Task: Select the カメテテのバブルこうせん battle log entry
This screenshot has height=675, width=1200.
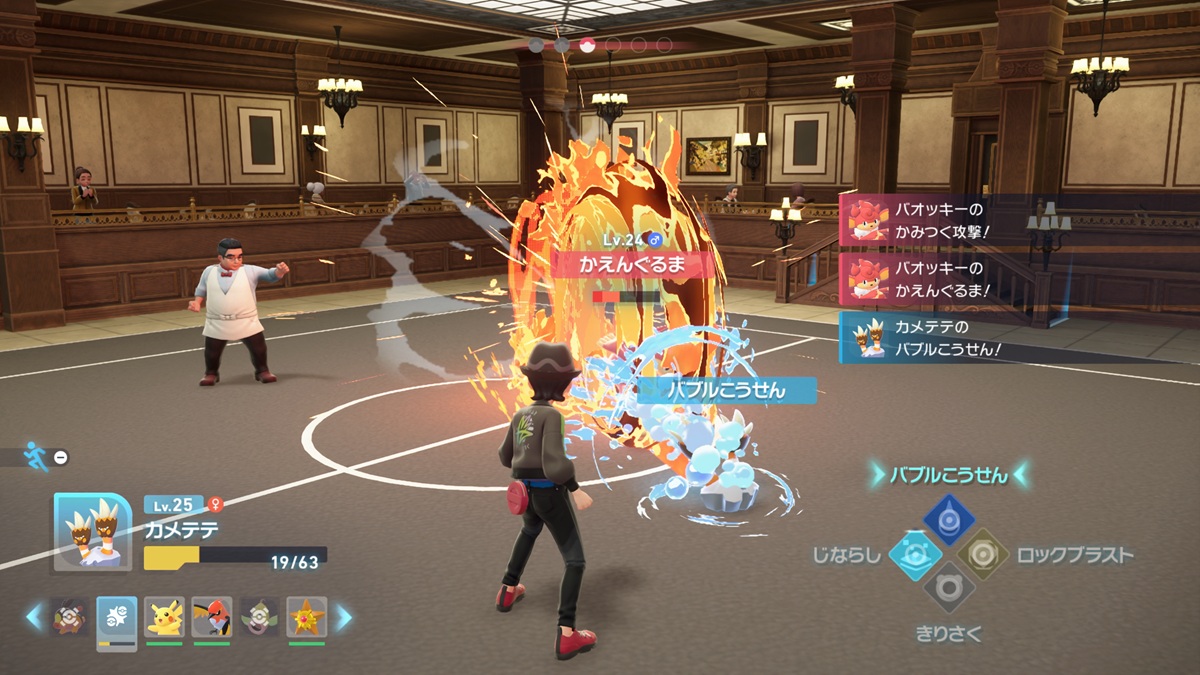Action: click(x=935, y=338)
